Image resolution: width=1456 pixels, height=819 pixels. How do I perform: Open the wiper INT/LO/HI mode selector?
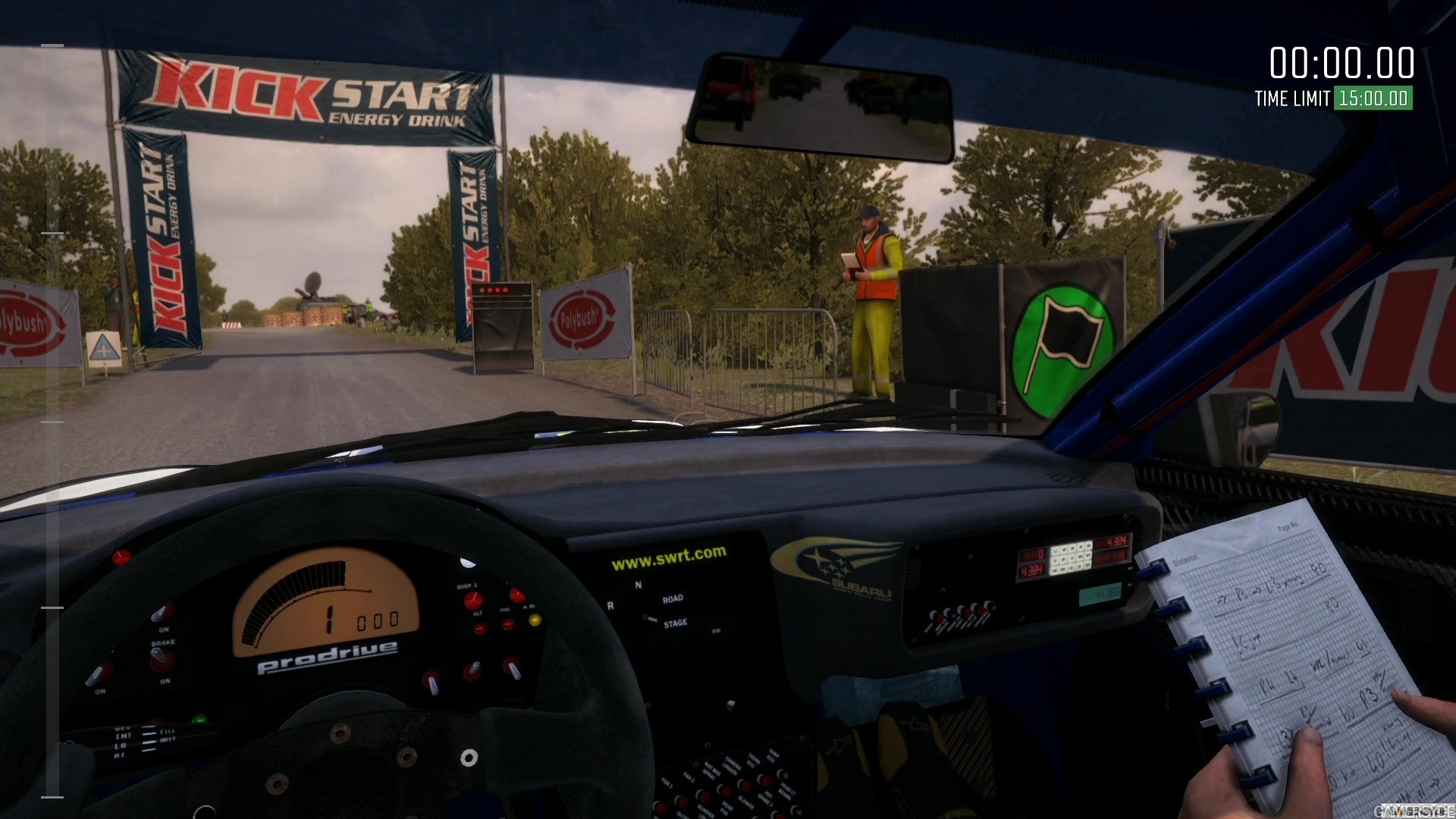point(121,742)
